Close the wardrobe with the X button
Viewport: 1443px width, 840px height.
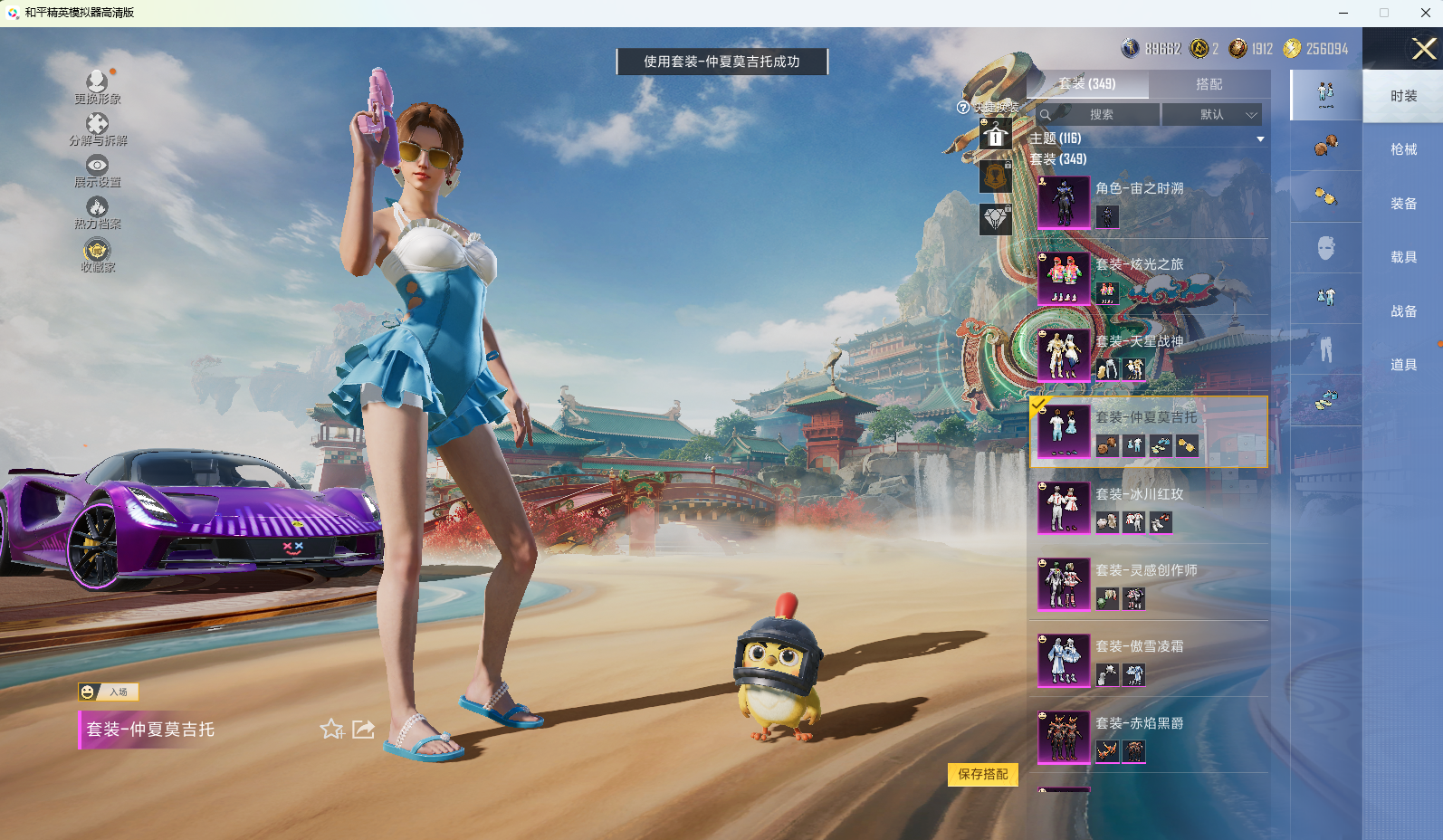click(1423, 49)
